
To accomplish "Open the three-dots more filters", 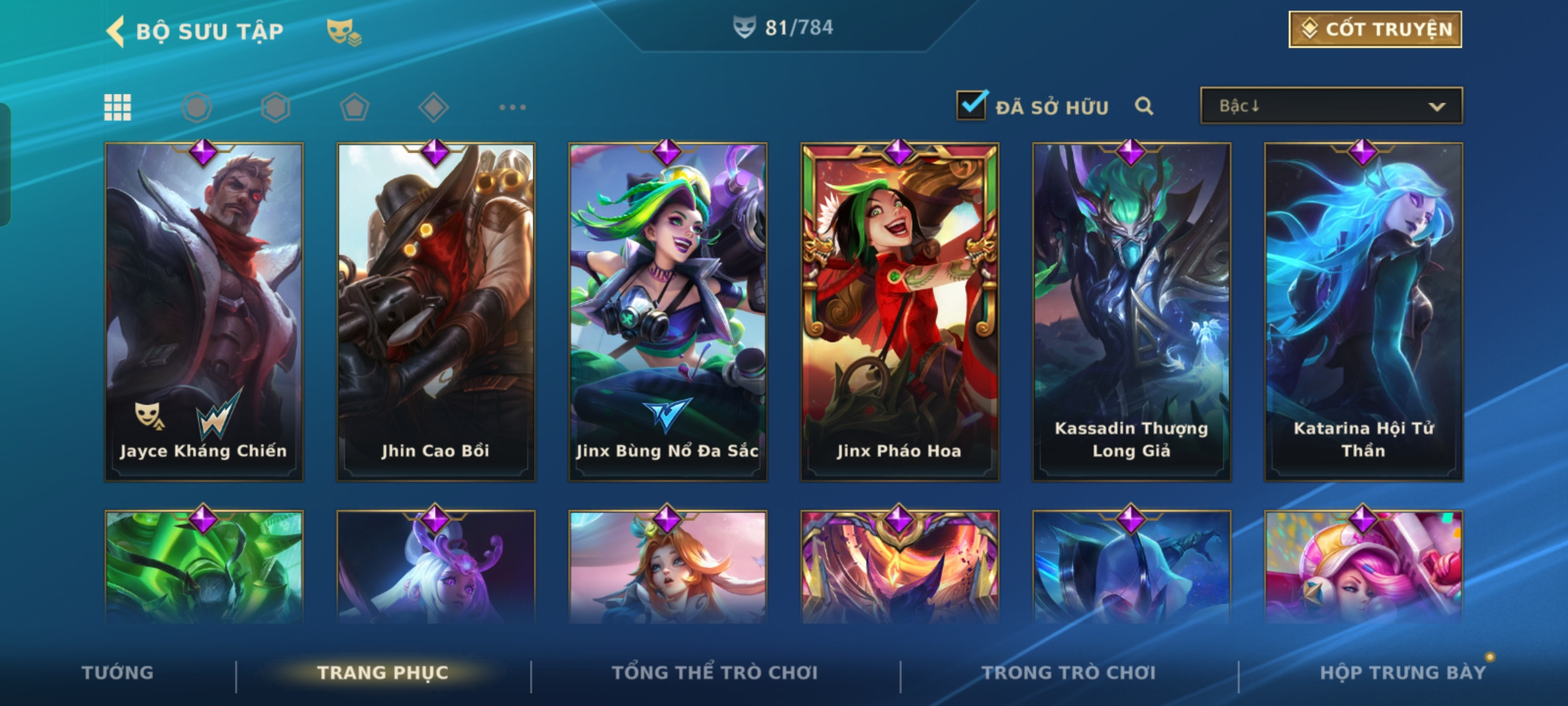I will [512, 107].
